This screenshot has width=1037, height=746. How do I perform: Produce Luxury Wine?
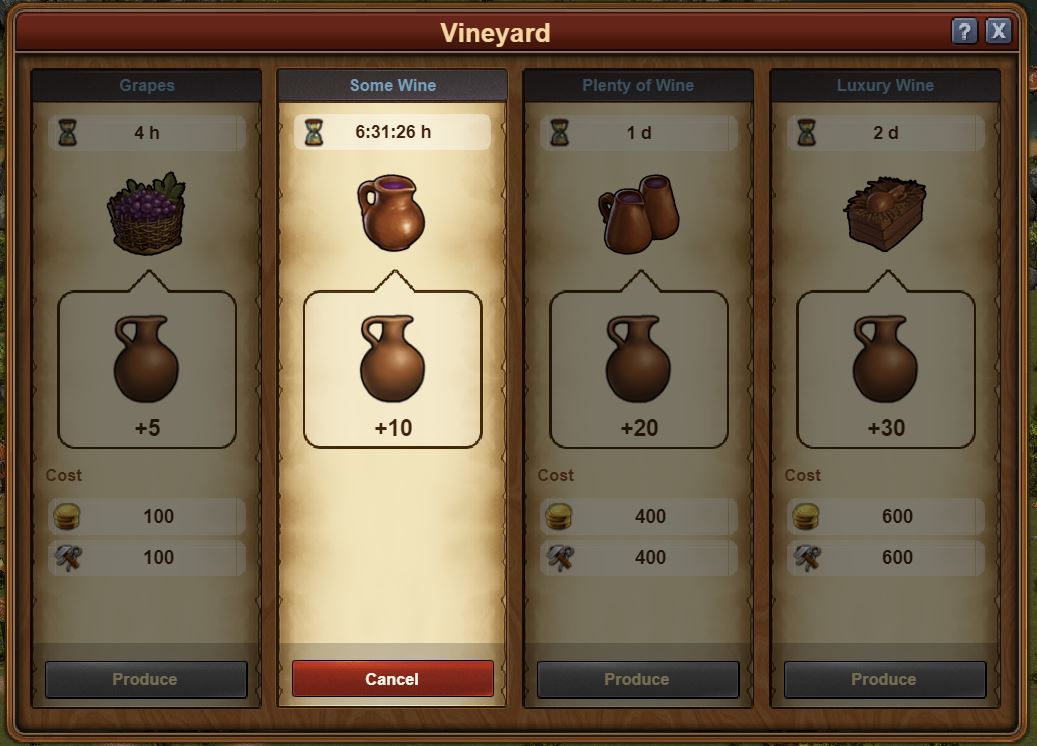click(884, 679)
